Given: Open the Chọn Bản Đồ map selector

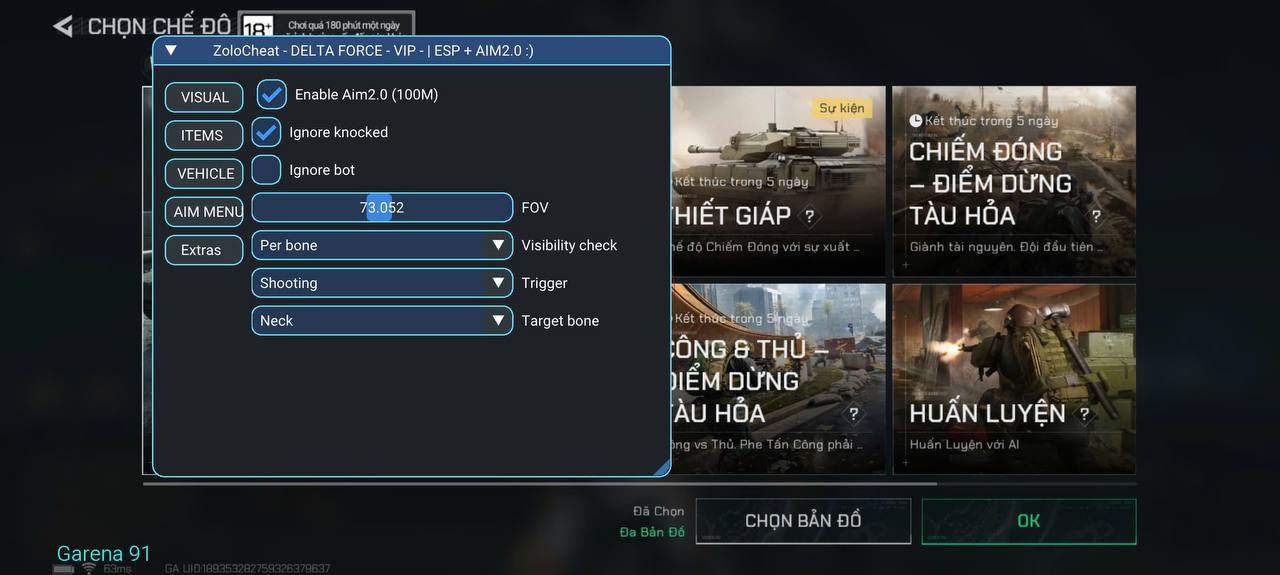Looking at the screenshot, I should tap(802, 521).
